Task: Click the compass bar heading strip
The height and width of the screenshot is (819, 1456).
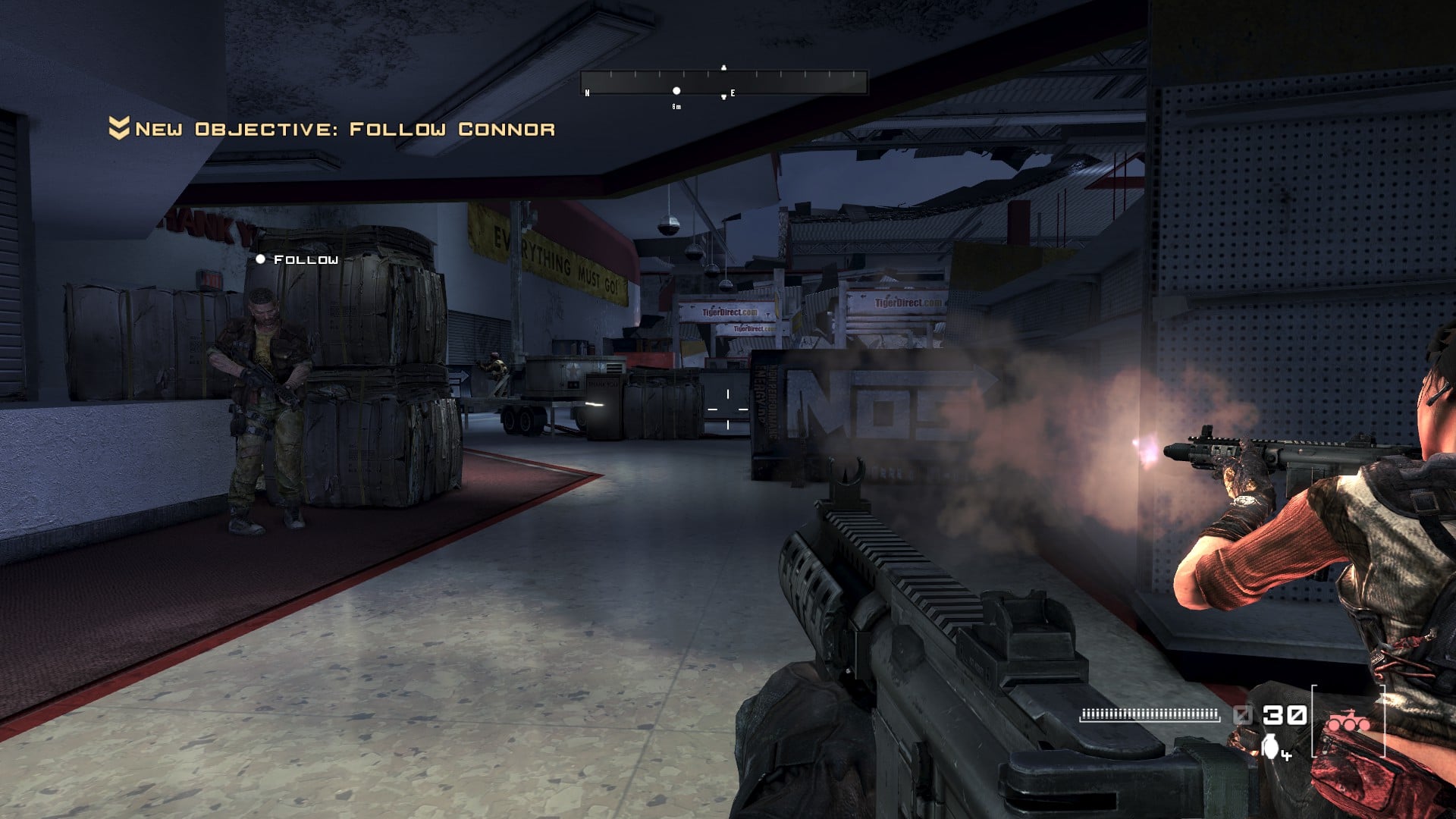Action: (723, 82)
